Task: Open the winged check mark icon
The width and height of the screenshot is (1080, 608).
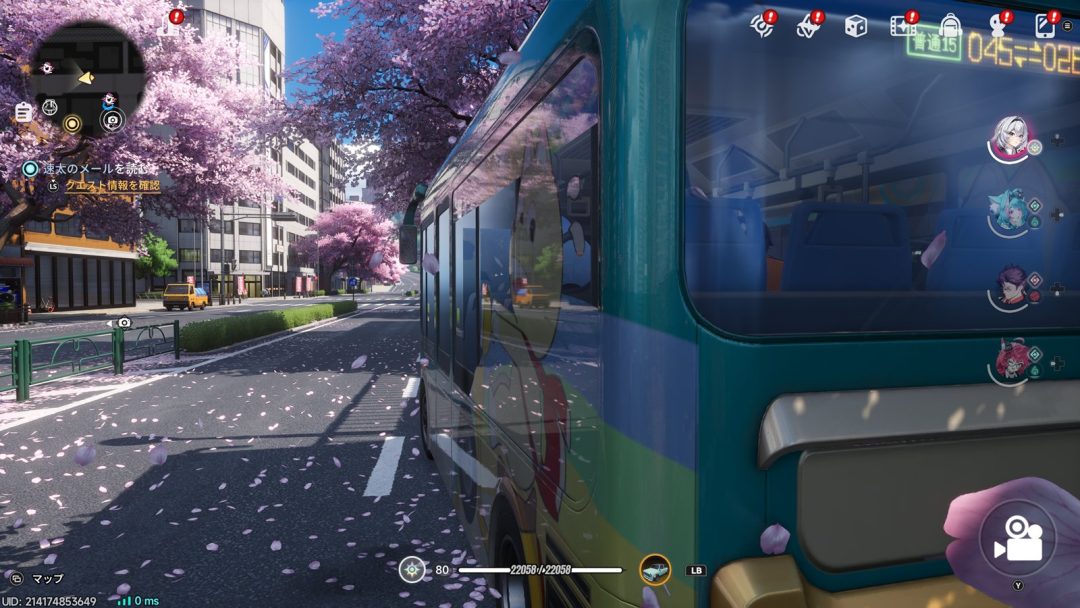Action: (808, 27)
